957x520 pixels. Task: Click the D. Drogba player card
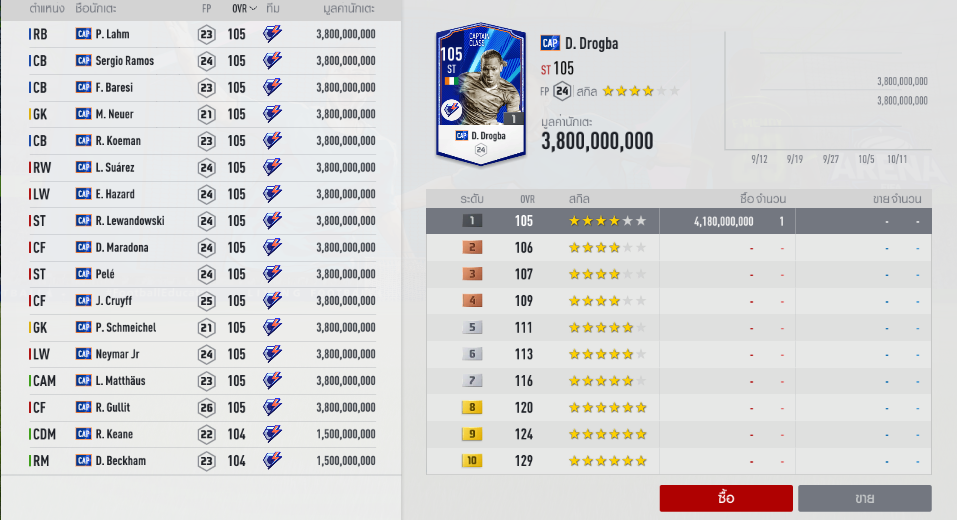click(482, 92)
